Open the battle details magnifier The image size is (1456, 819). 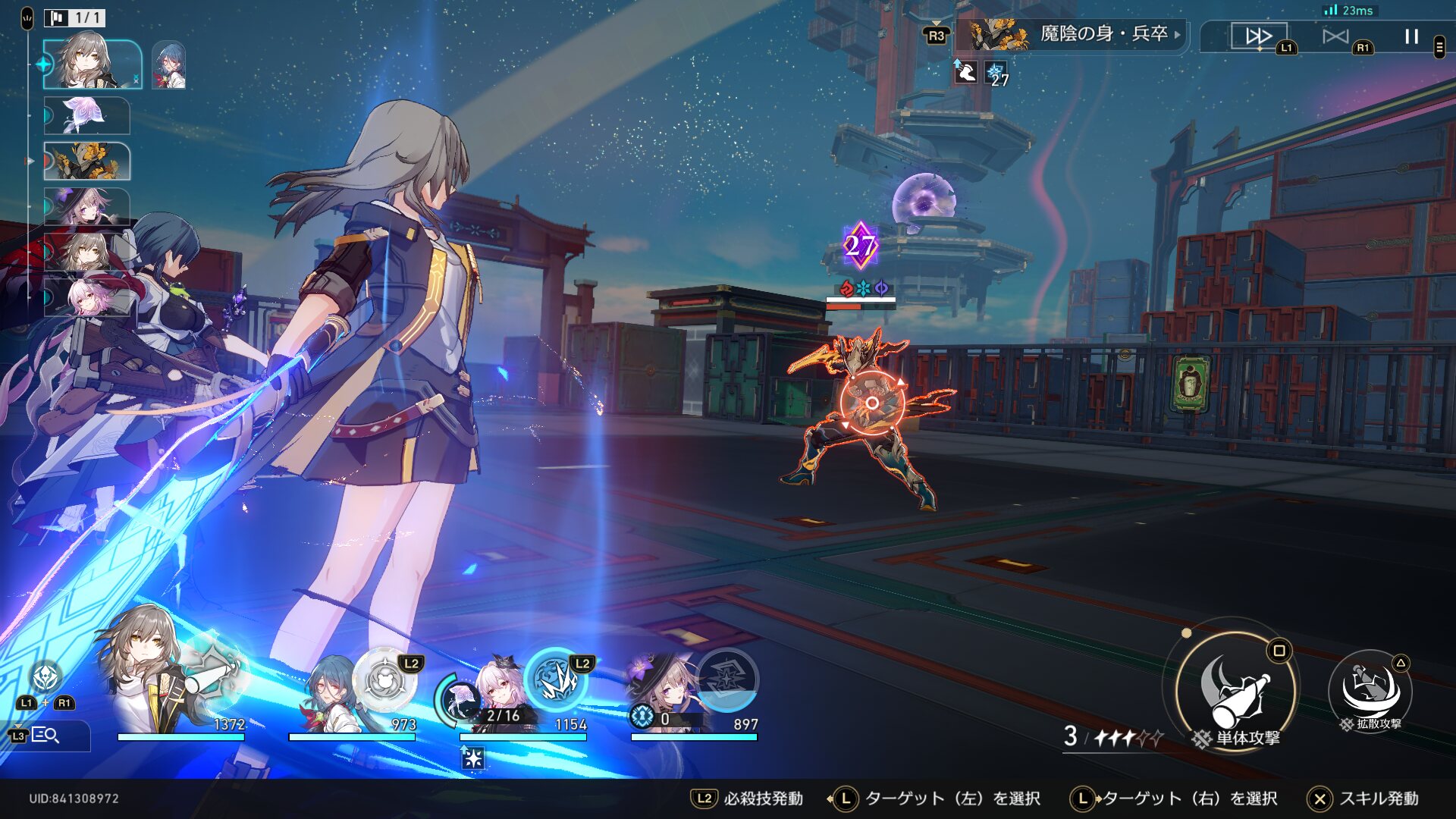pyautogui.click(x=45, y=736)
